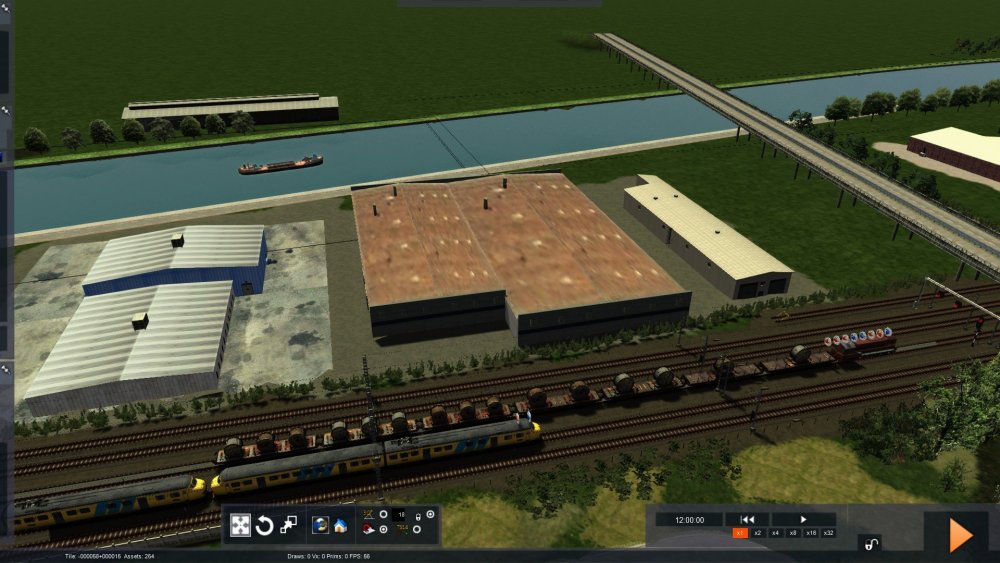The image size is (1000, 563).
Task: Click the globe icon in the toolbar
Action: point(320,524)
